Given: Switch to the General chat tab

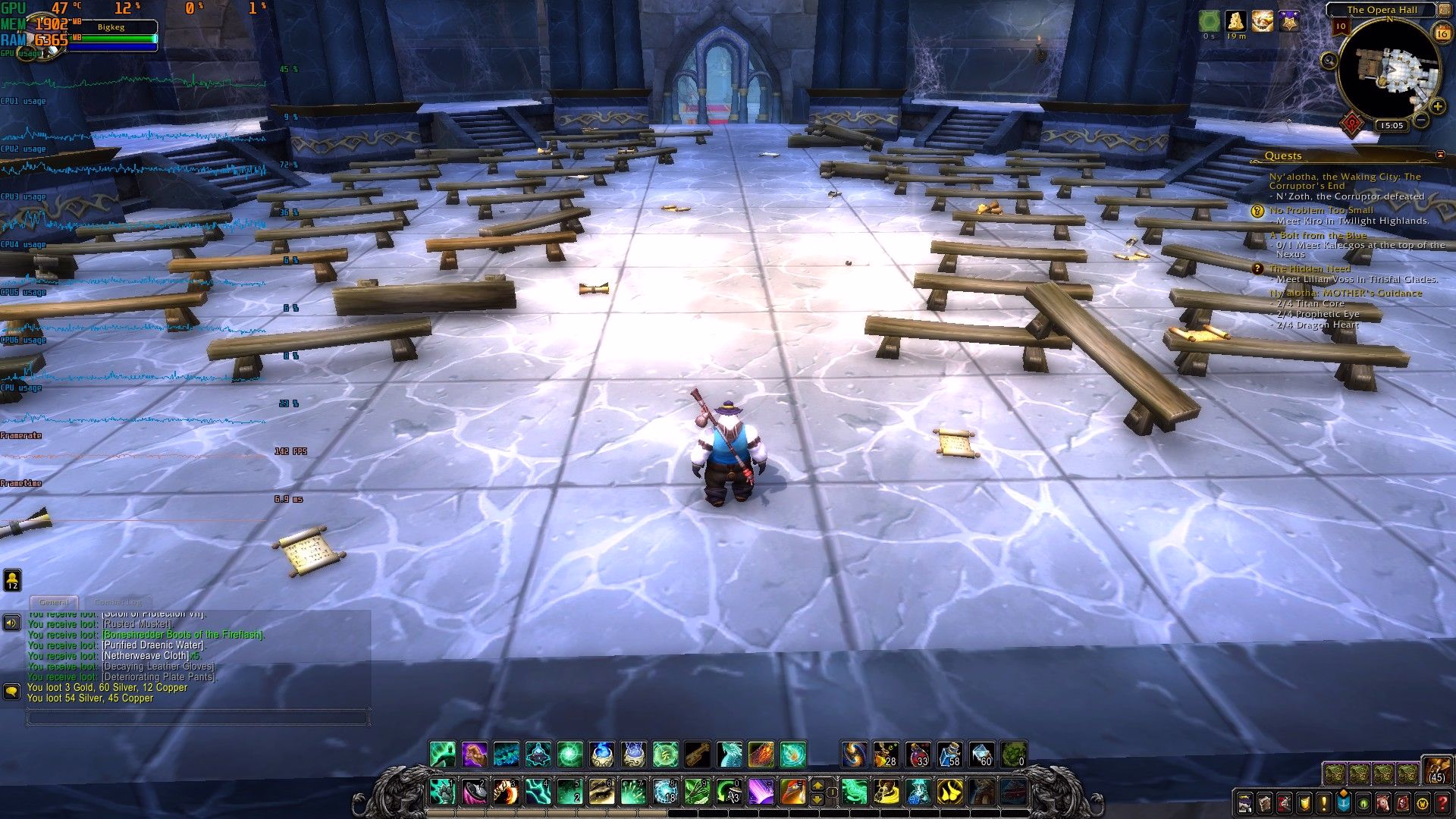Looking at the screenshot, I should click(x=54, y=602).
